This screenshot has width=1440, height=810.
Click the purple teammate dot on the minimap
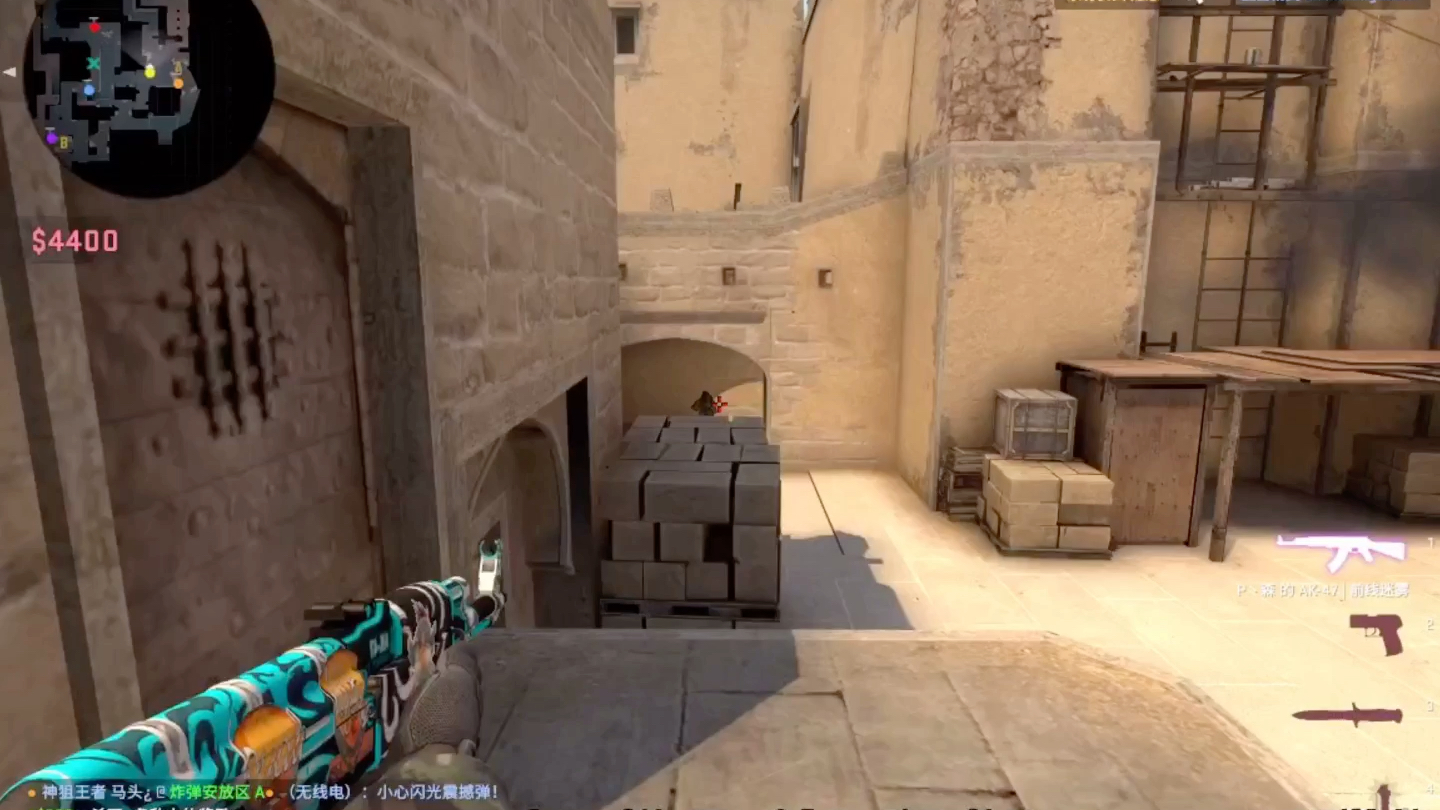(52, 138)
